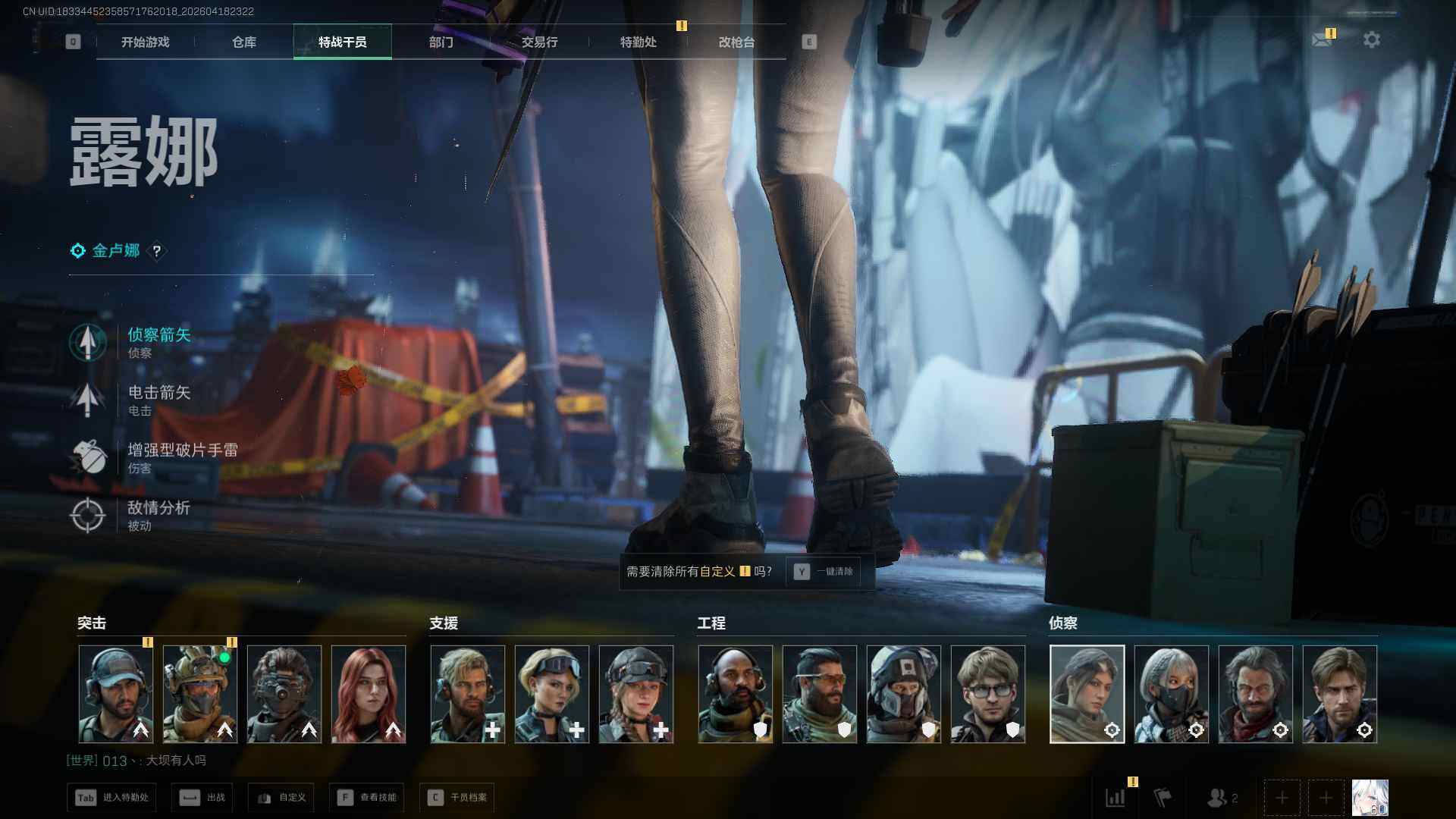Go to the 部门 tab
The image size is (1456, 819).
pos(441,42)
